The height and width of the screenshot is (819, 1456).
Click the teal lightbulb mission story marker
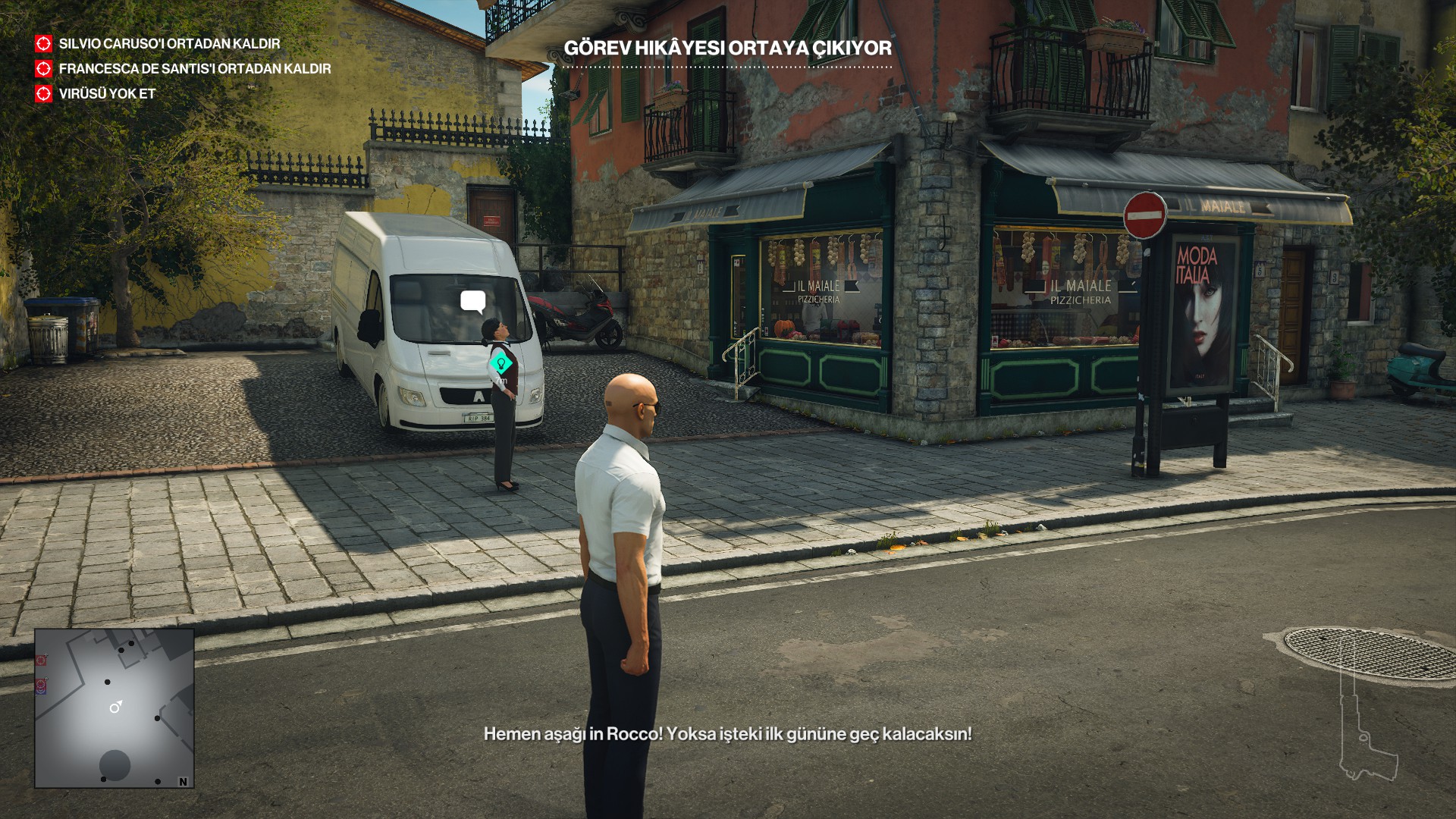(500, 363)
